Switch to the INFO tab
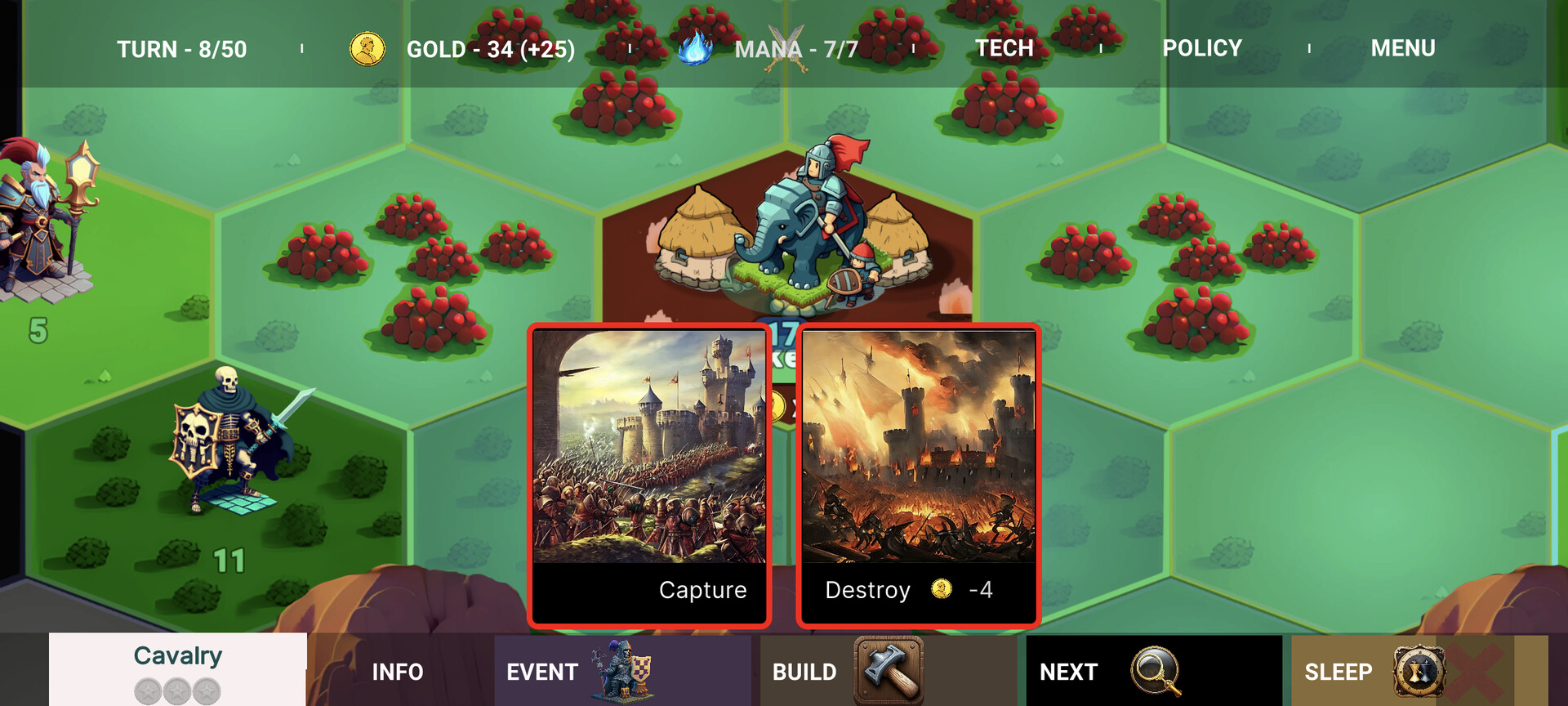The image size is (1568, 706). tap(398, 672)
